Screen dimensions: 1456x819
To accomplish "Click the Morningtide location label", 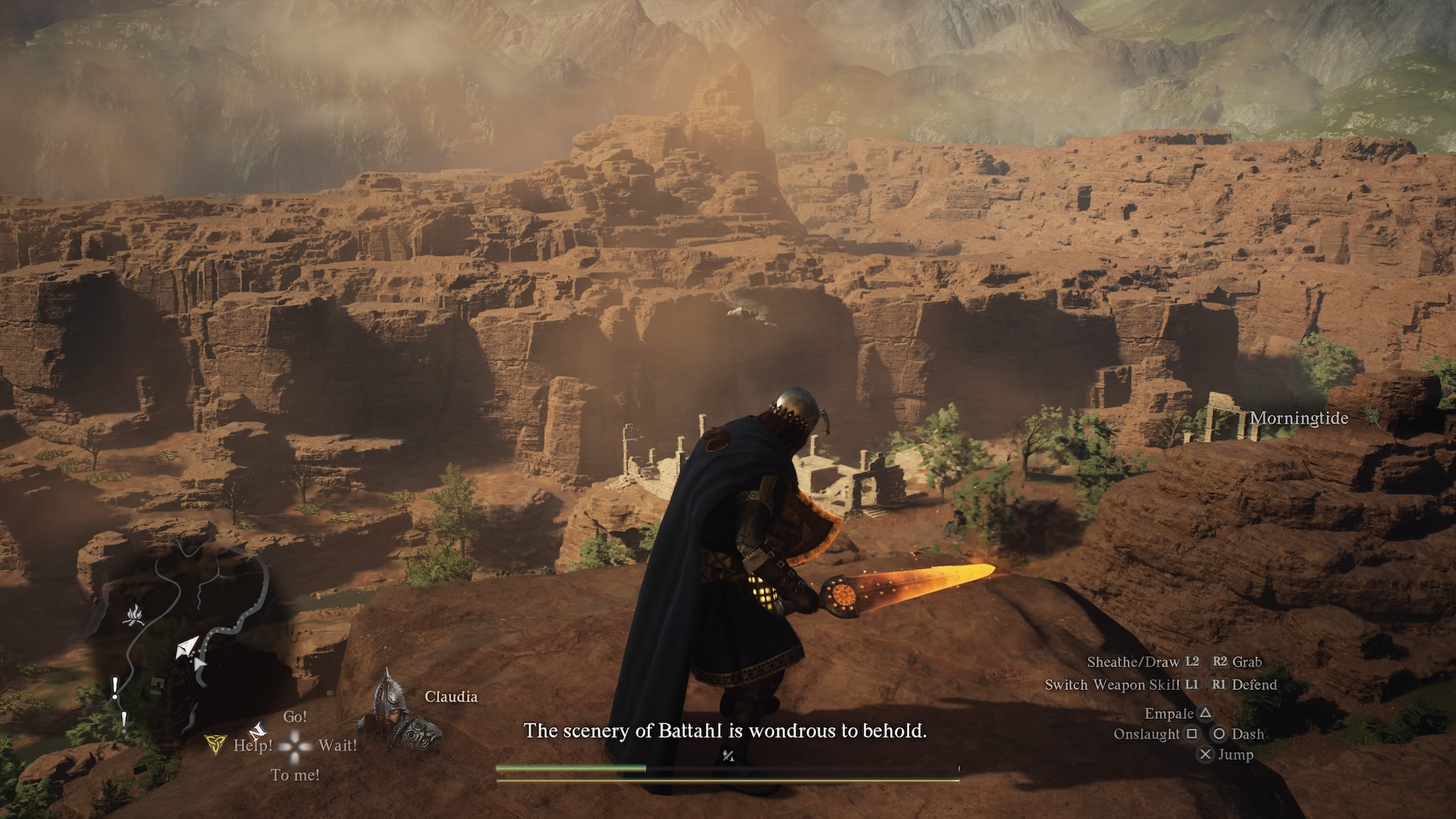I will pos(1299,418).
